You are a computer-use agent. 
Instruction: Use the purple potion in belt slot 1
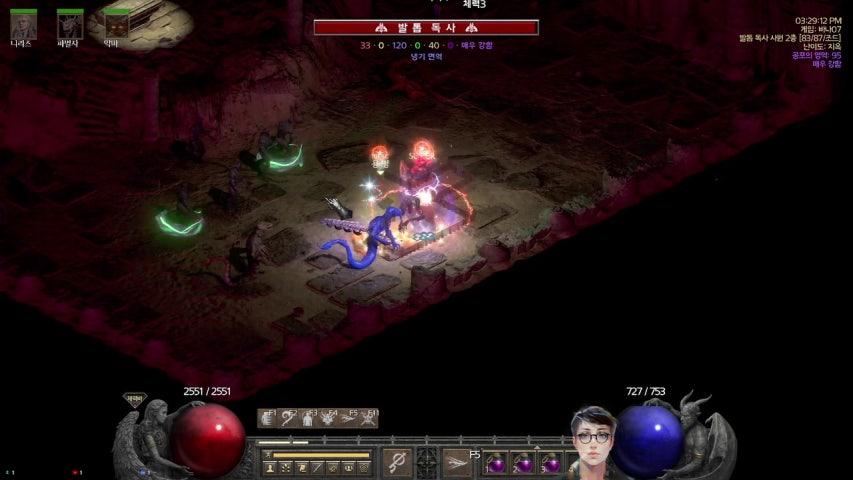click(497, 464)
